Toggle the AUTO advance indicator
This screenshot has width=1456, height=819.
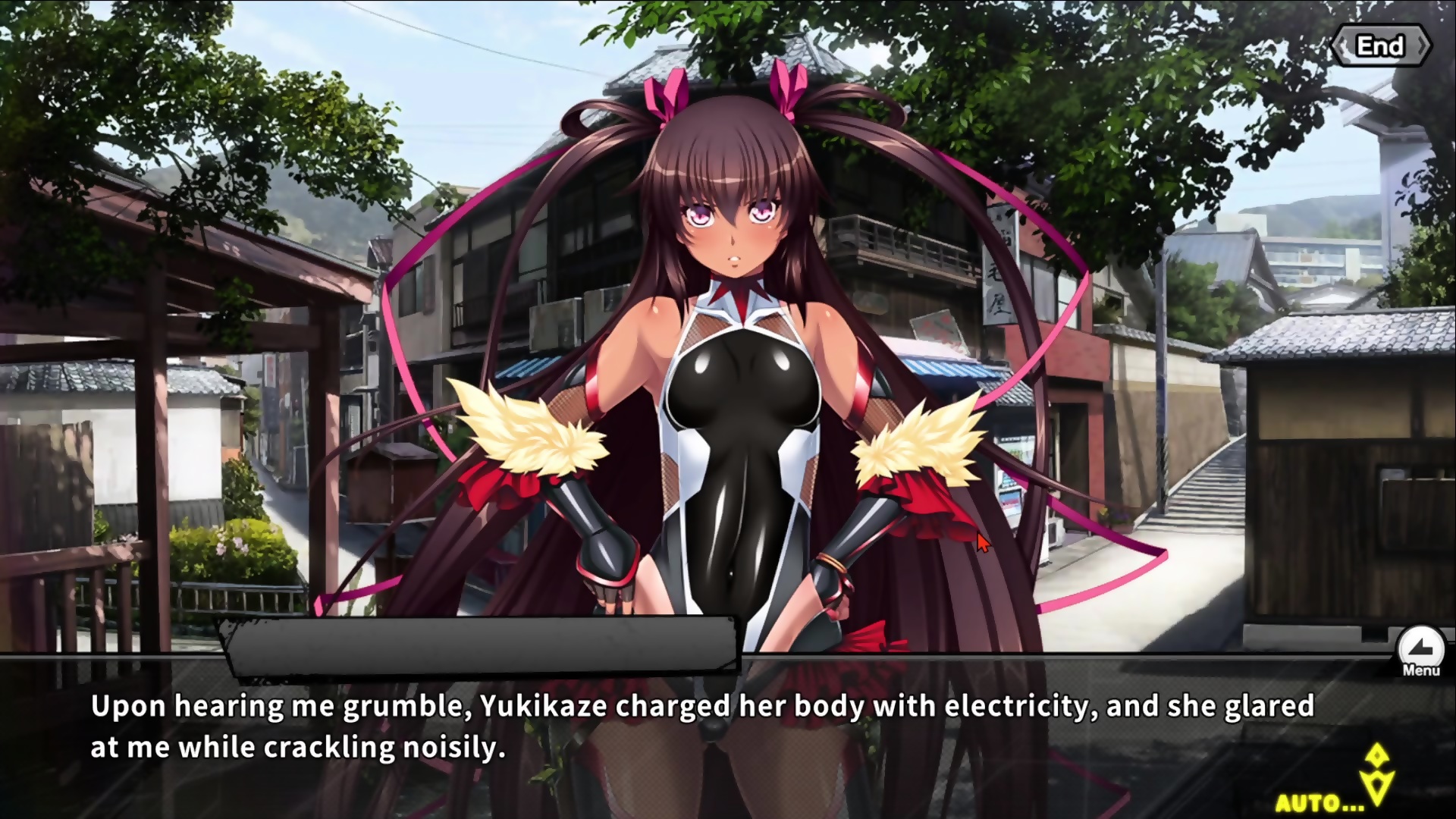pos(1319,802)
